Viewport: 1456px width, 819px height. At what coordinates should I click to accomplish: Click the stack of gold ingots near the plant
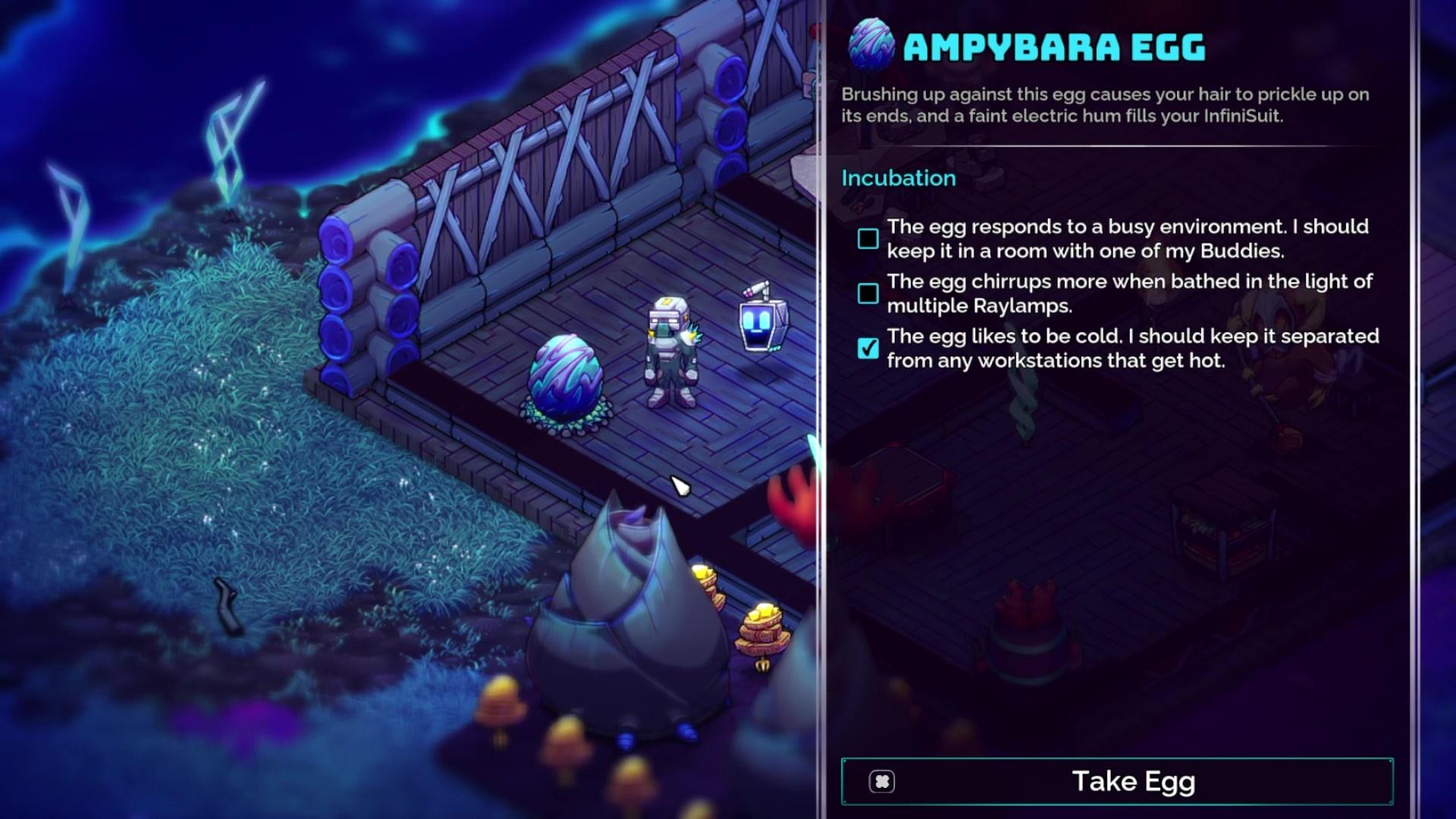click(x=762, y=623)
